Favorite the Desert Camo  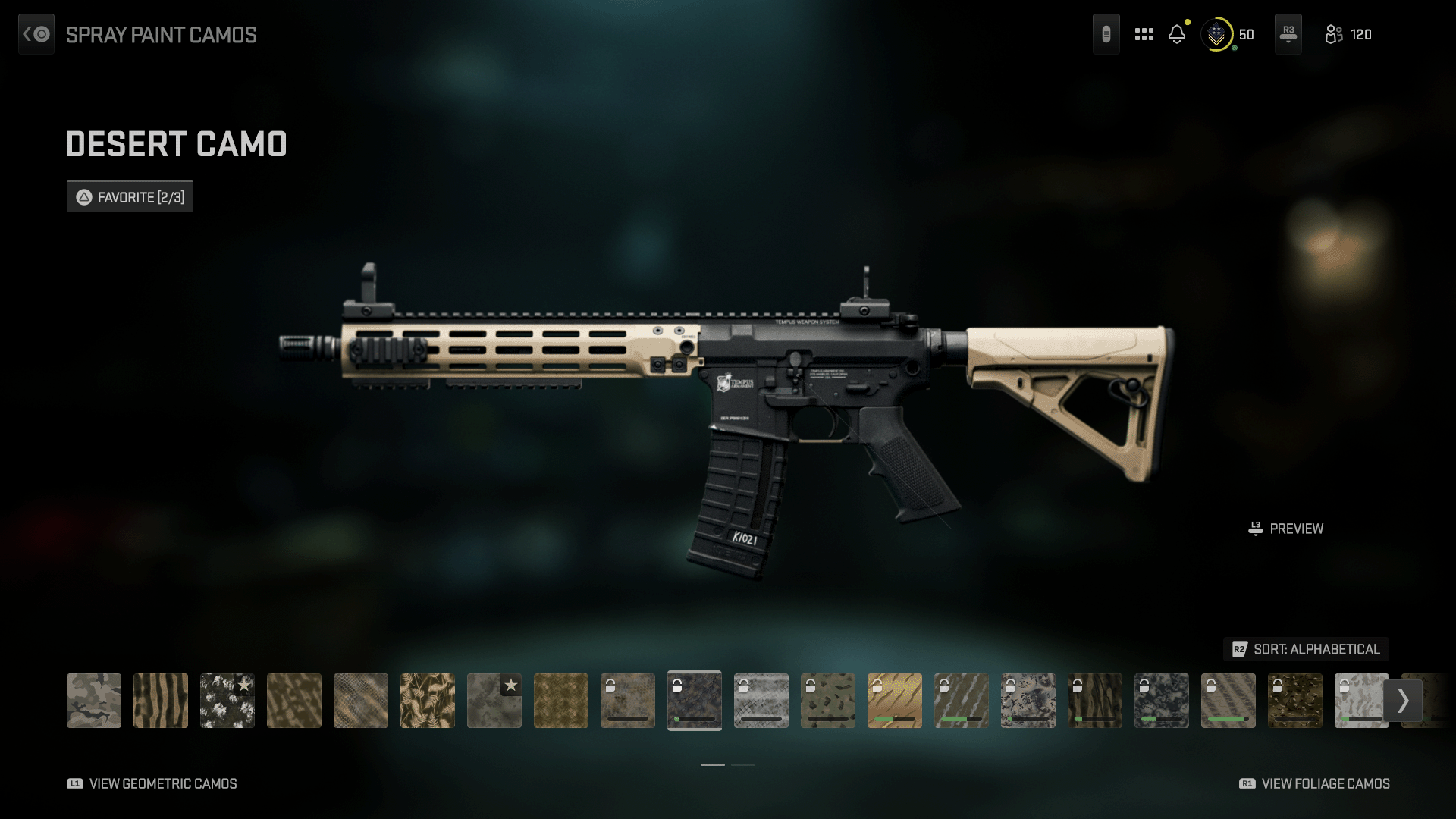pyautogui.click(x=130, y=197)
